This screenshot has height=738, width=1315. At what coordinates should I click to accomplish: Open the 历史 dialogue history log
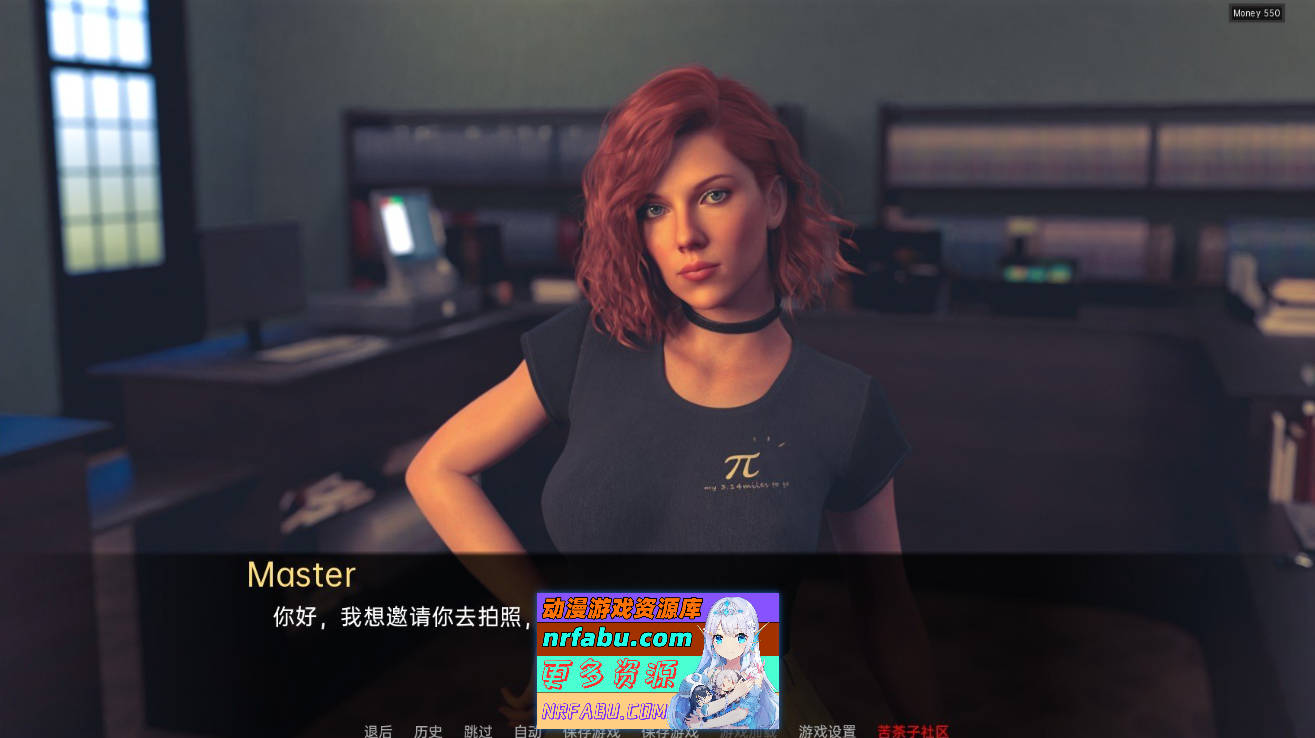(x=424, y=731)
